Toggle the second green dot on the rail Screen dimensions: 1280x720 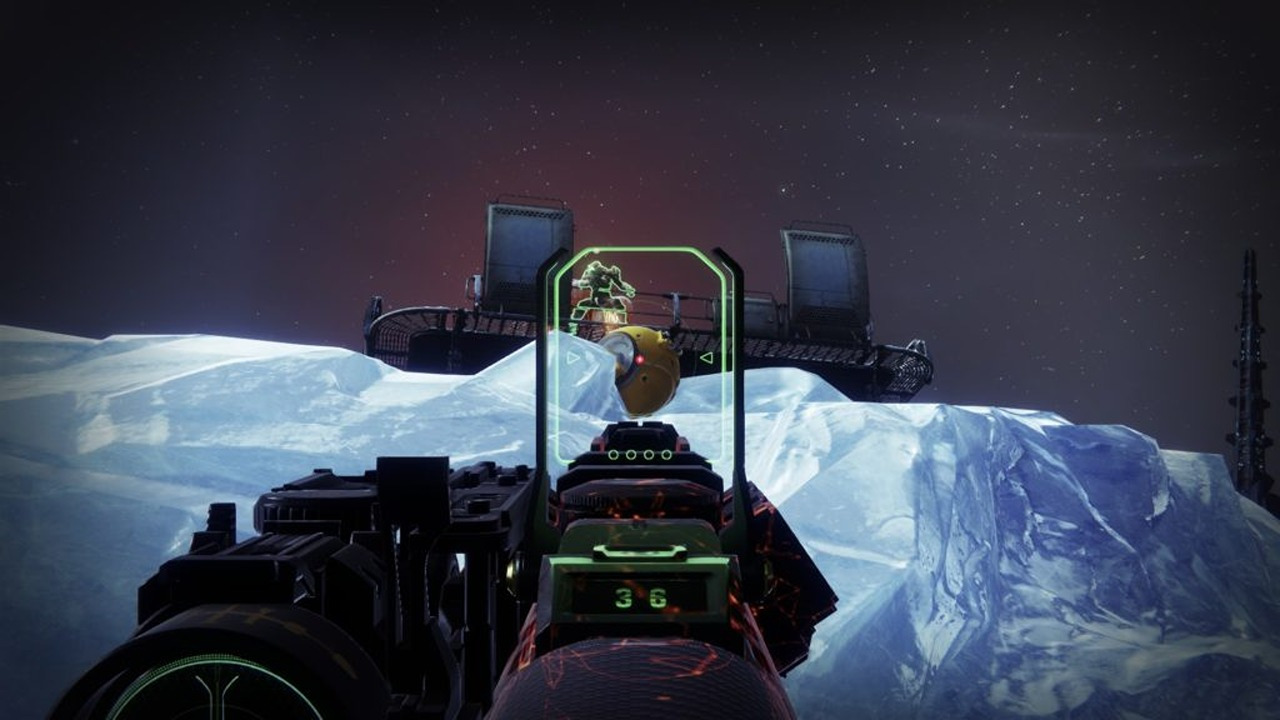629,453
